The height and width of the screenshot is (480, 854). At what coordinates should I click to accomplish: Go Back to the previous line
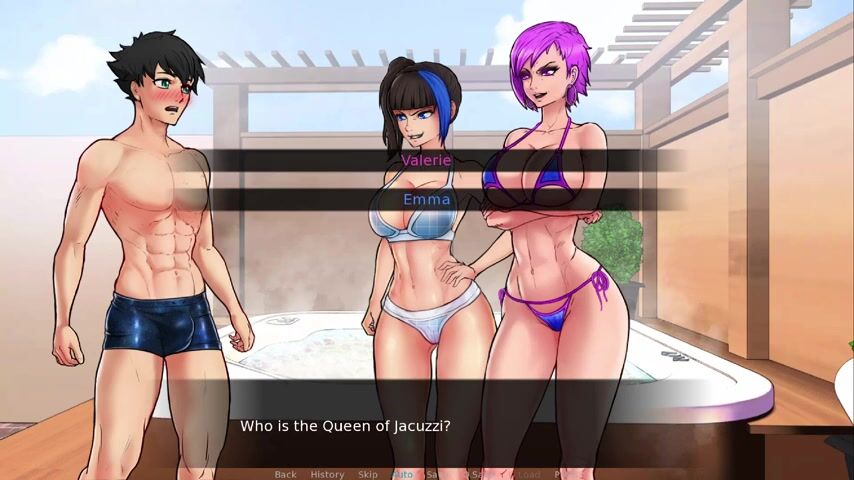point(285,474)
